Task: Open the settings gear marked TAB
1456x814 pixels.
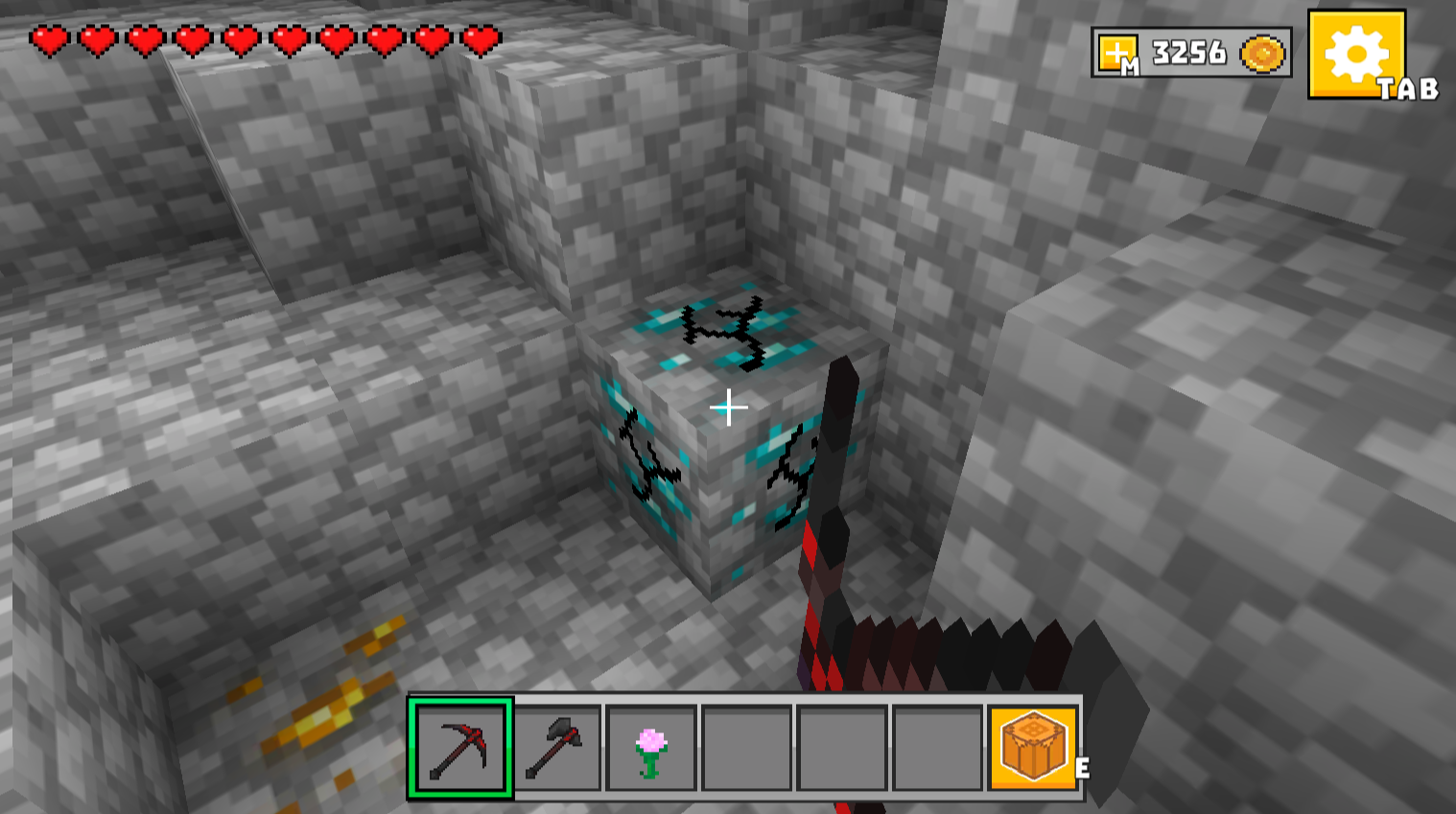Action: pos(1357,56)
